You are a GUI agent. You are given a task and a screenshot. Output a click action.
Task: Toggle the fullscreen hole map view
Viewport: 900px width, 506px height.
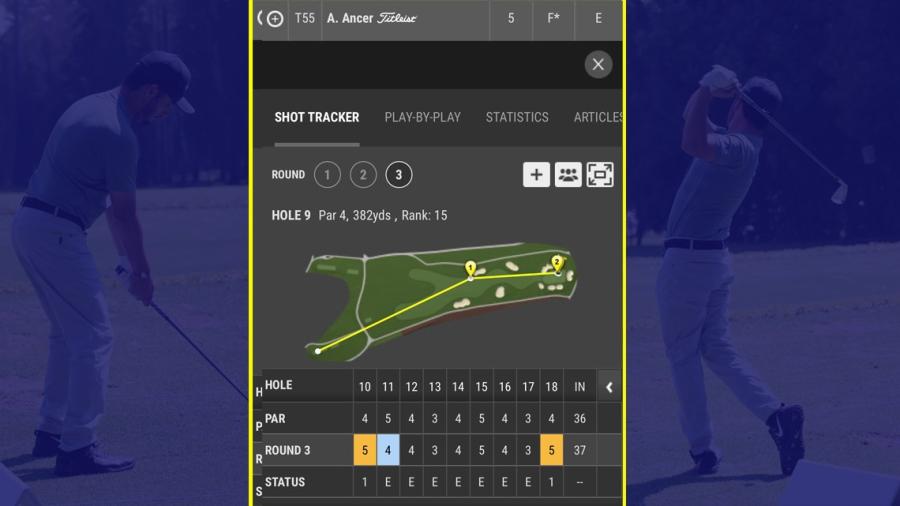600,175
